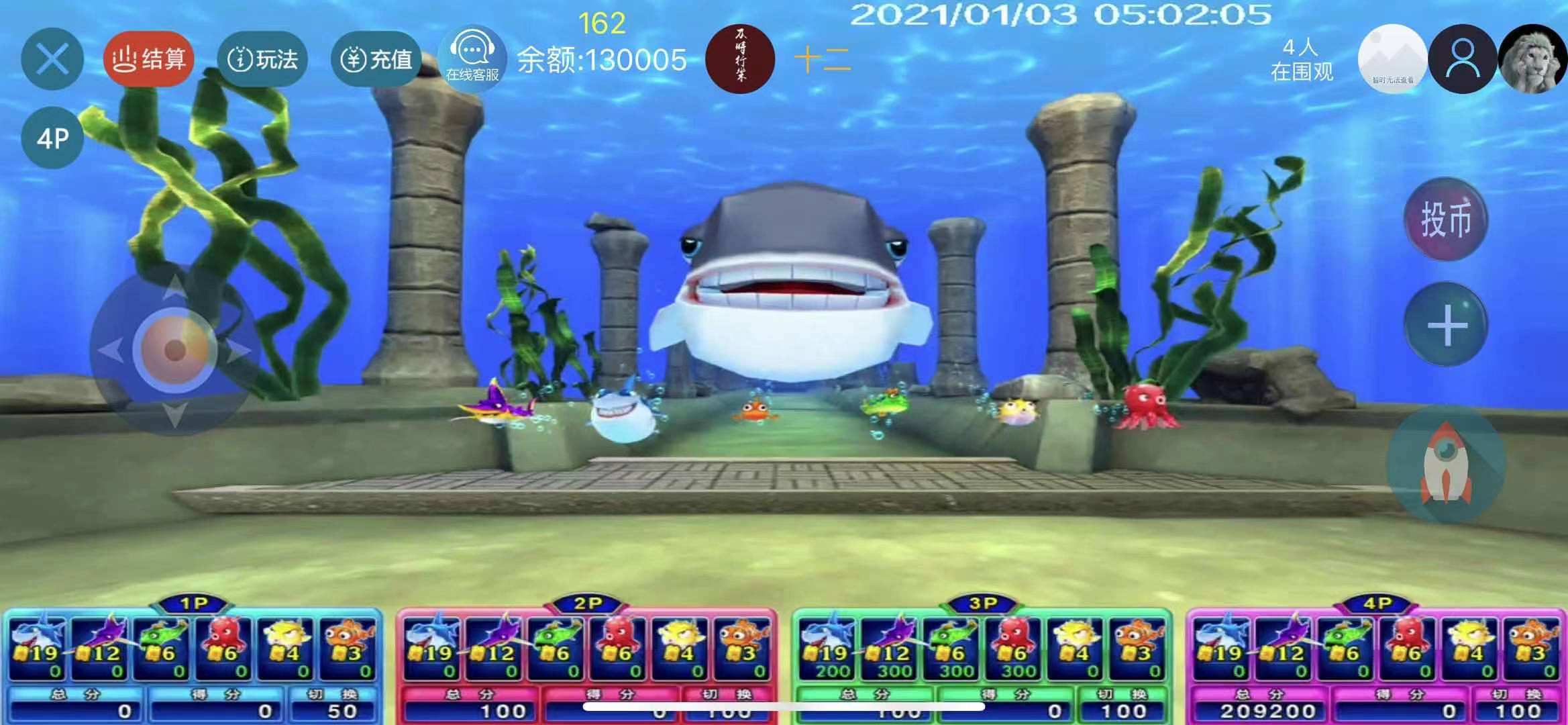Select the 4P seat button
The image size is (1568, 725).
[x=52, y=138]
